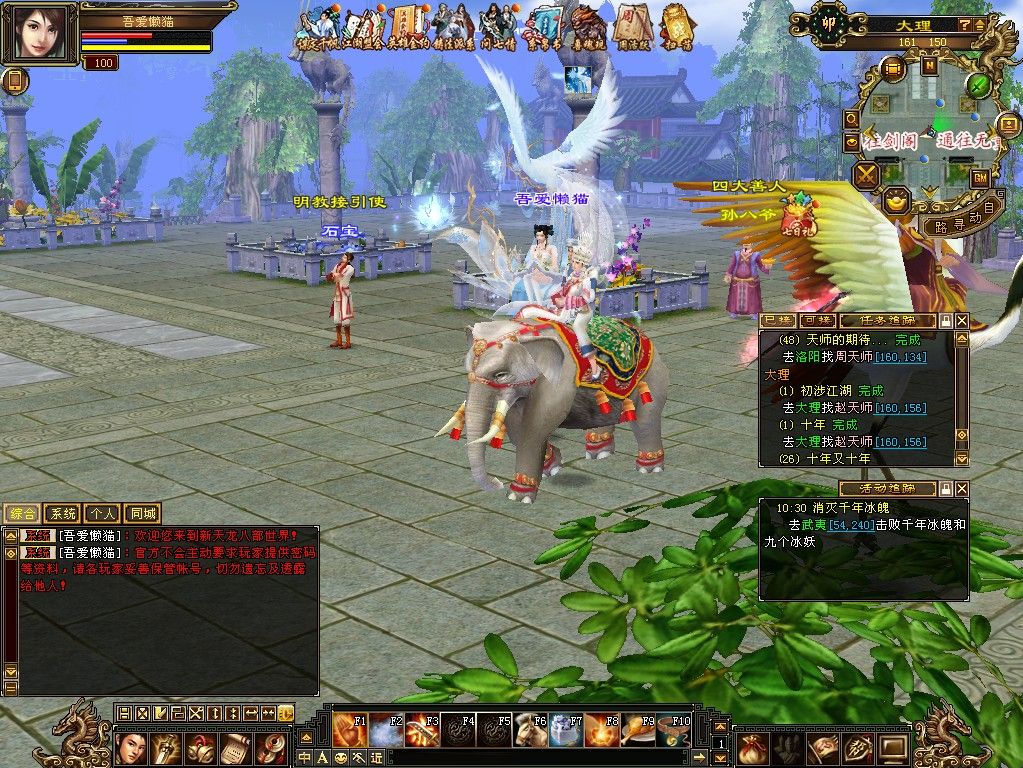The image size is (1023, 768).
Task: Open the 个人 chat tab
Action: pos(102,513)
